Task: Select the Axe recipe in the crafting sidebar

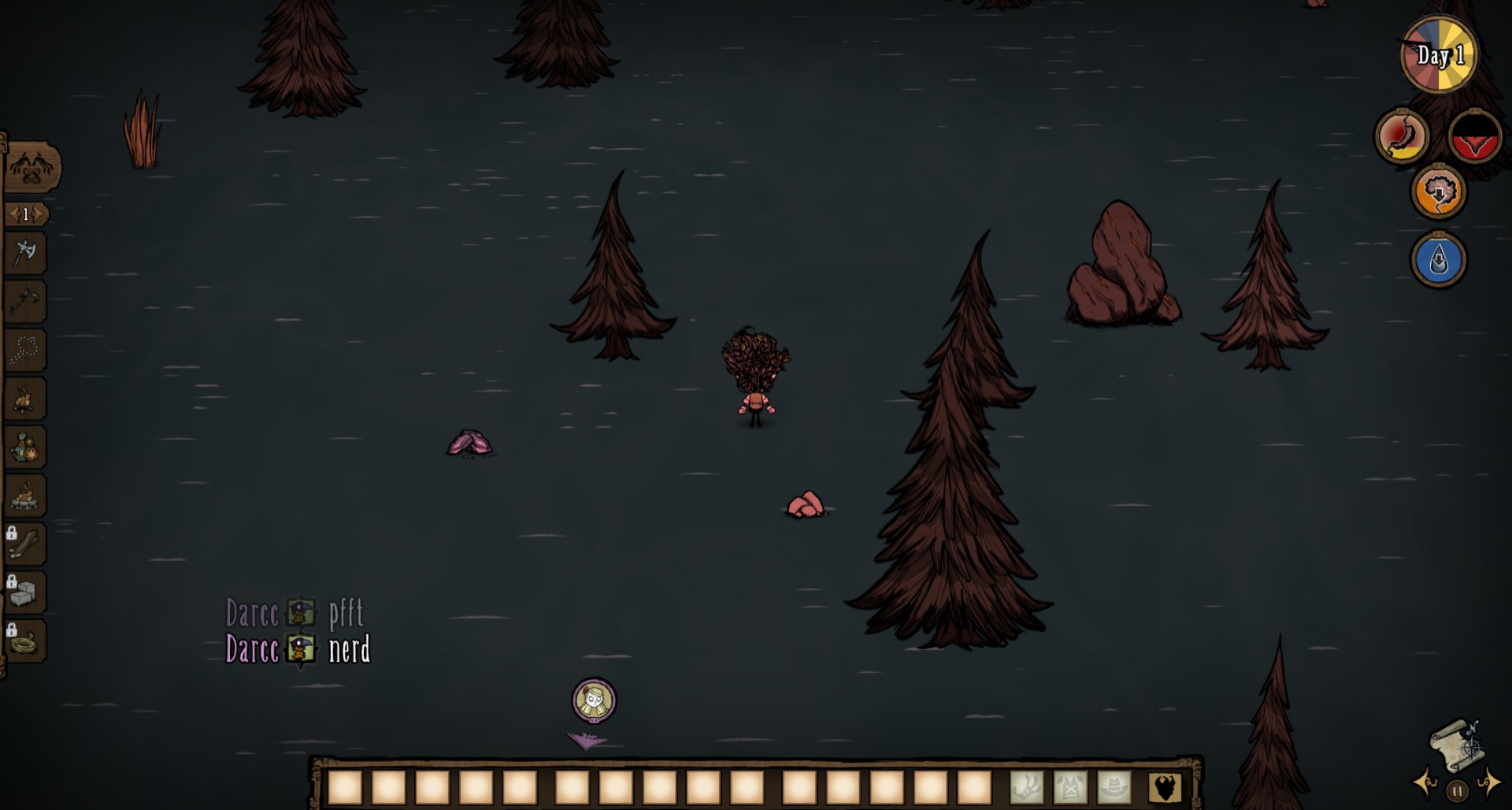Action: 26,252
